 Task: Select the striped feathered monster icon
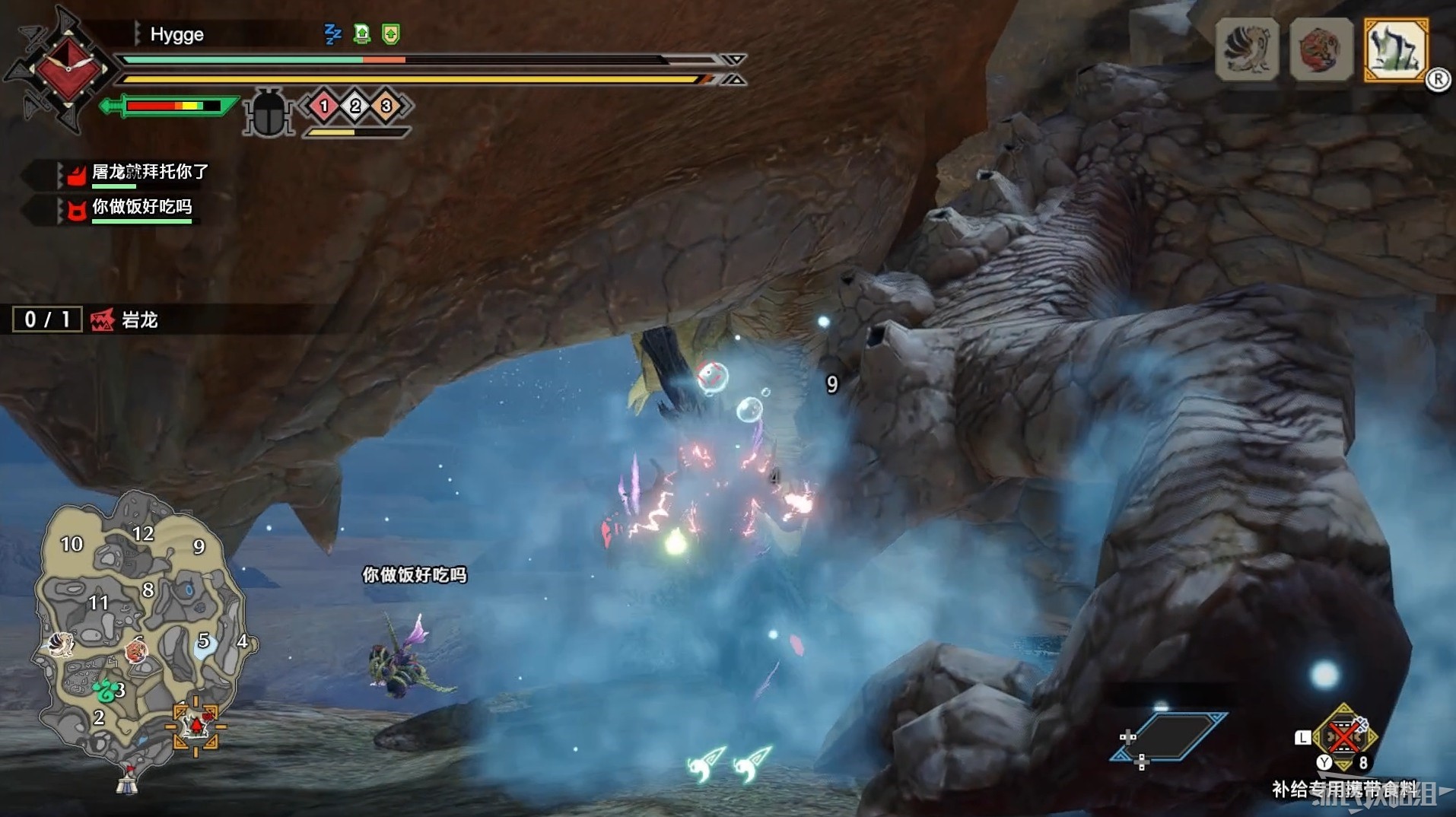(x=1247, y=50)
